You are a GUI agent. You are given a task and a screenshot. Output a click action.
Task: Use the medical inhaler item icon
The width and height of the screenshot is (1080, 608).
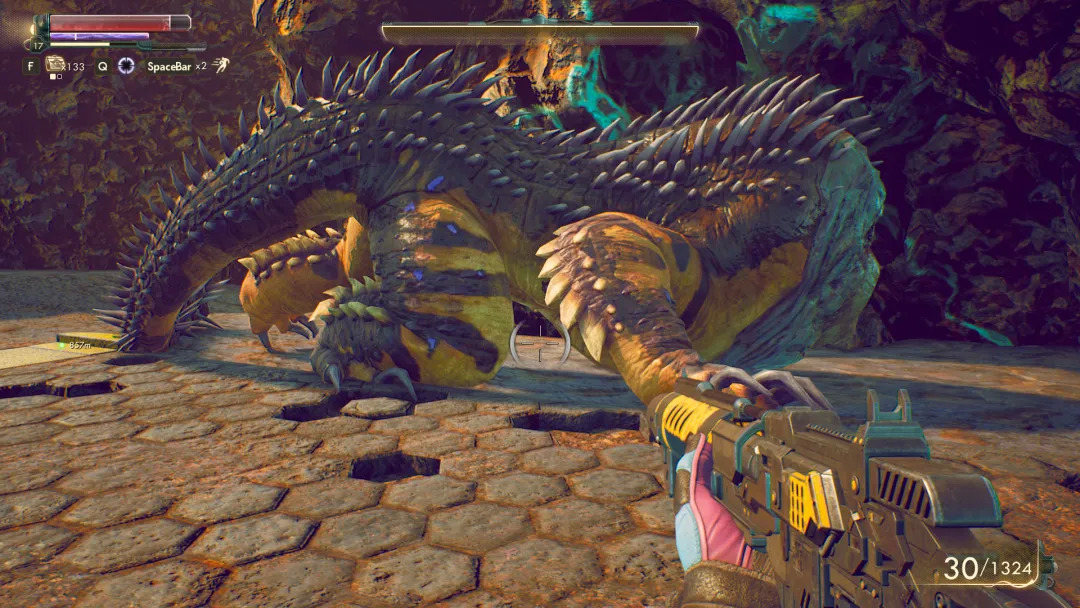click(x=55, y=65)
